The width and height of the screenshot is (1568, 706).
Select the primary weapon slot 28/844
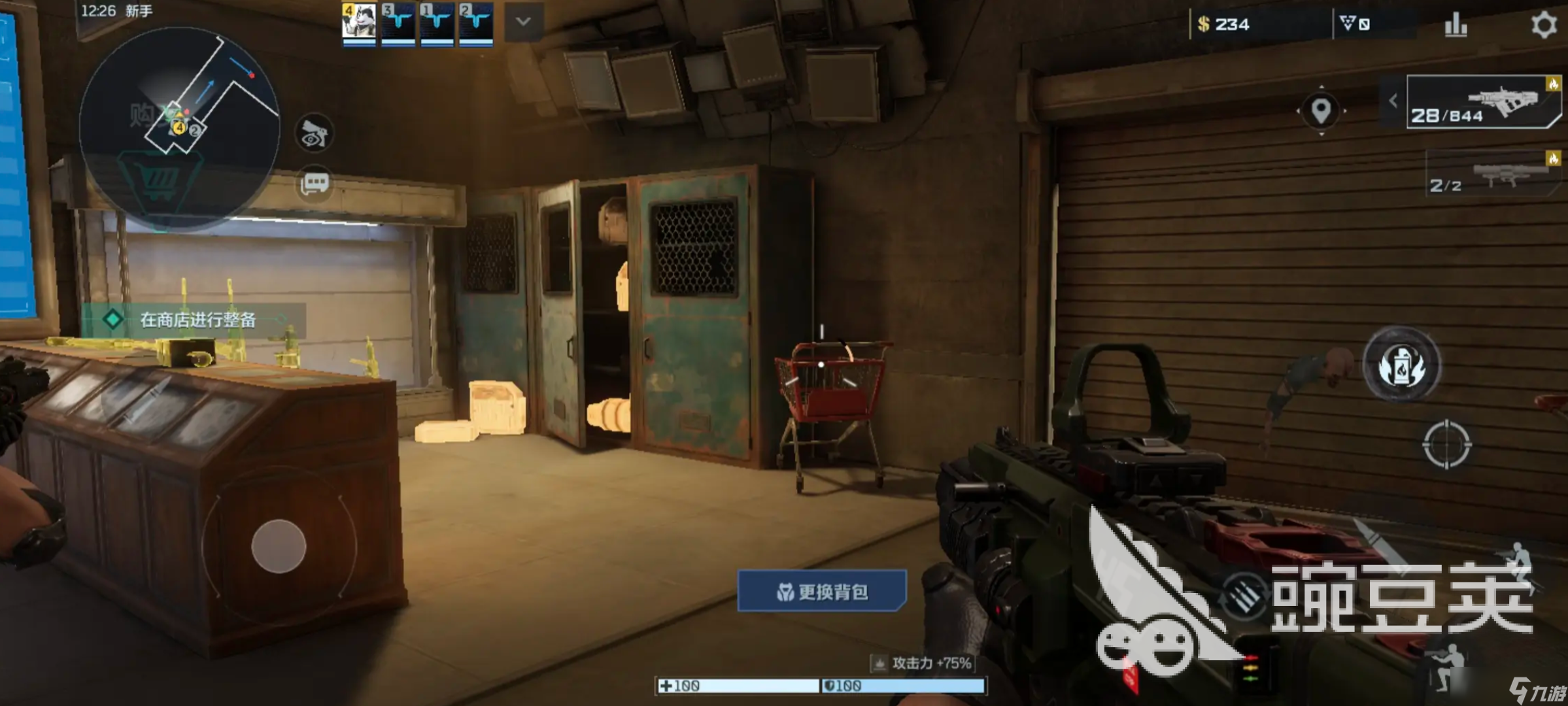tap(1482, 103)
